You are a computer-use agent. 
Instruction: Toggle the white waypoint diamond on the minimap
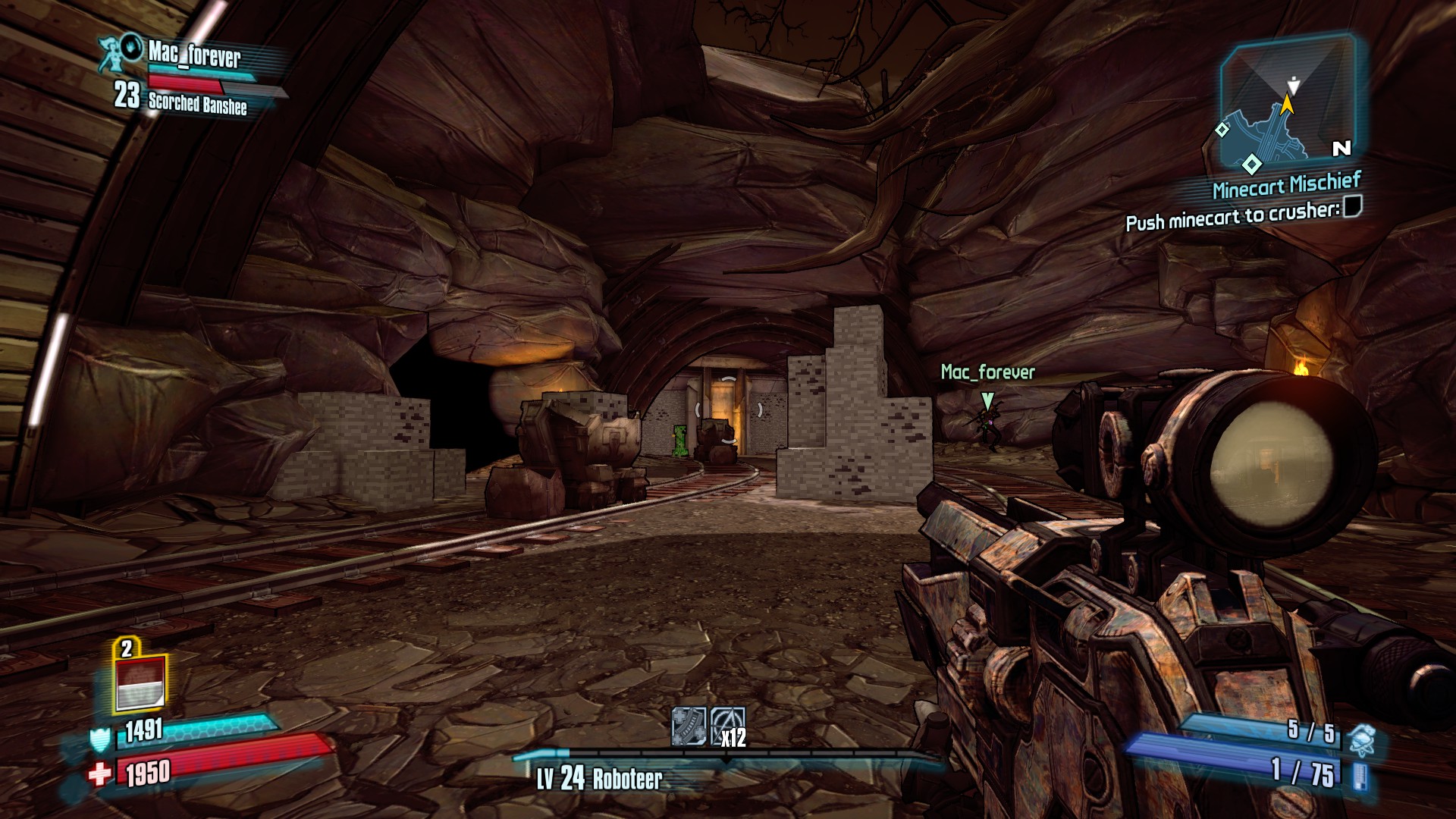[1251, 165]
